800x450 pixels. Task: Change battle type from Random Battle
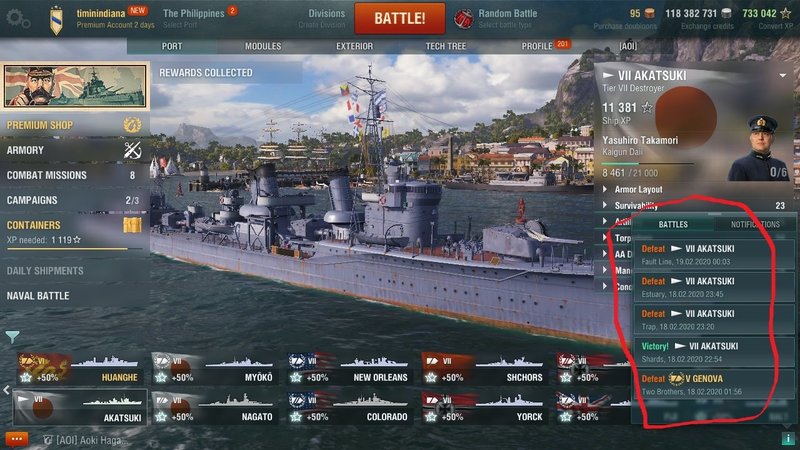pyautogui.click(x=505, y=18)
